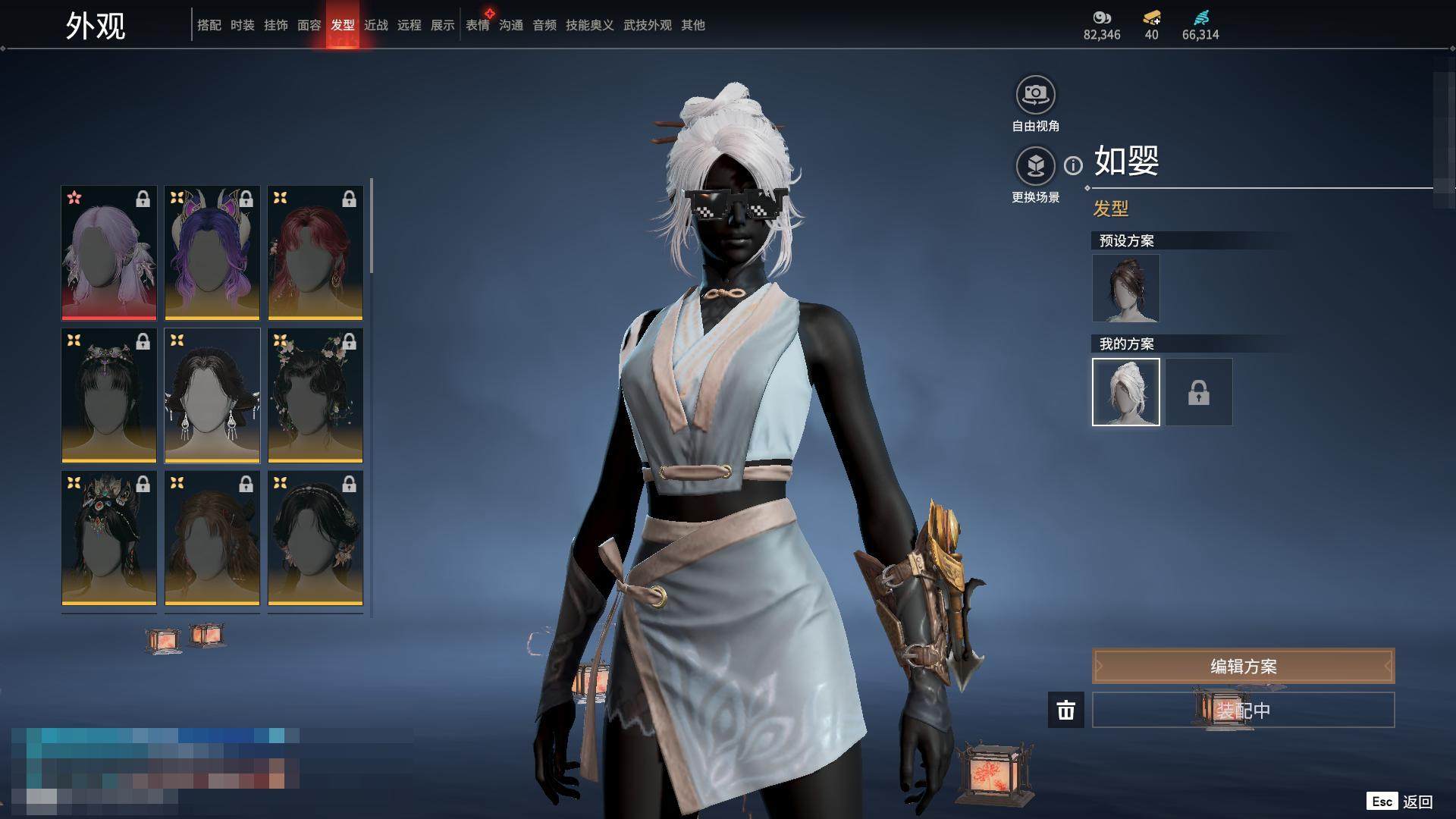The width and height of the screenshot is (1456, 819).
Task: Open the 编辑方案 button
Action: [1243, 666]
